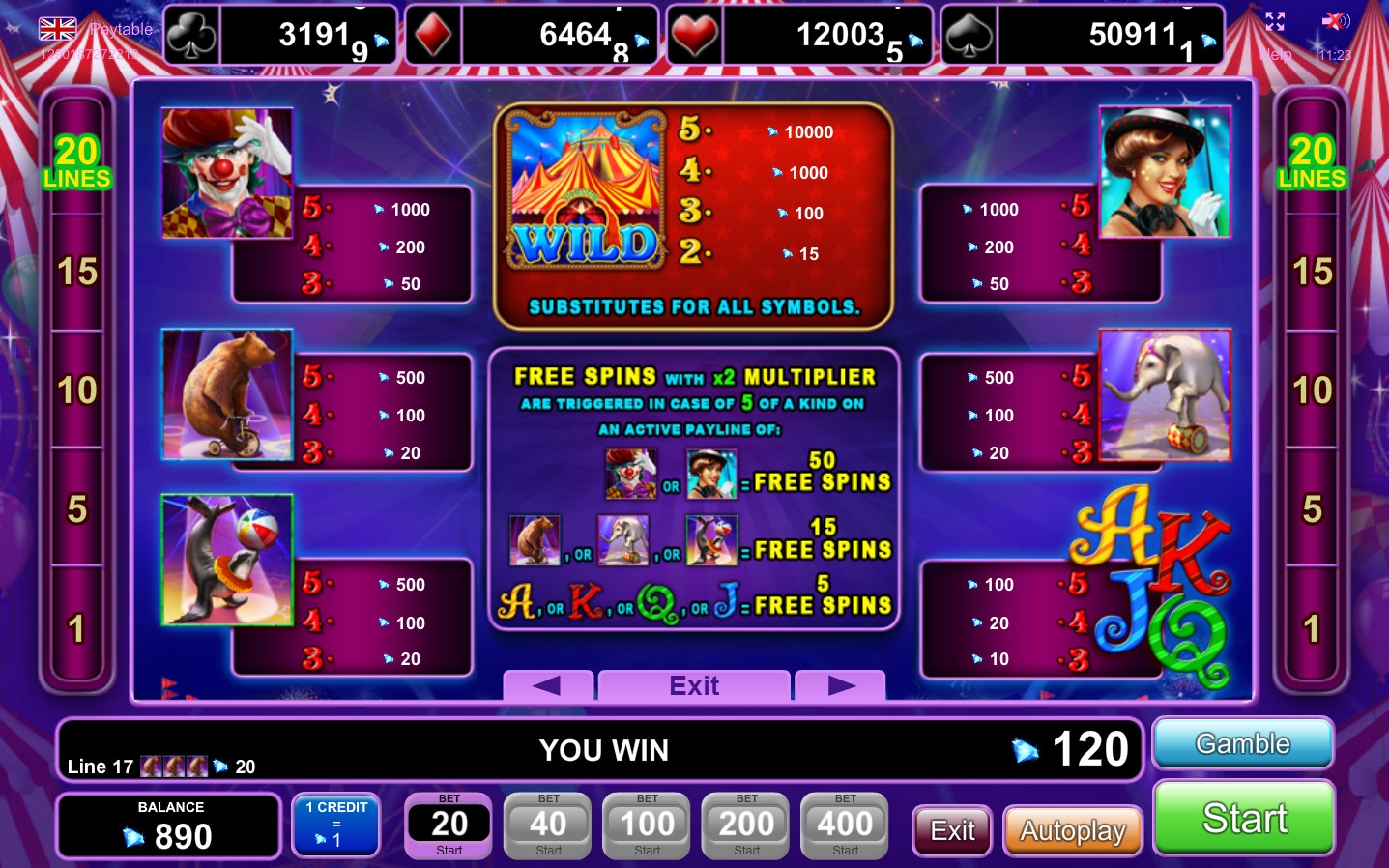The image size is (1389, 868).
Task: Place a Bet of 100
Action: (647, 825)
